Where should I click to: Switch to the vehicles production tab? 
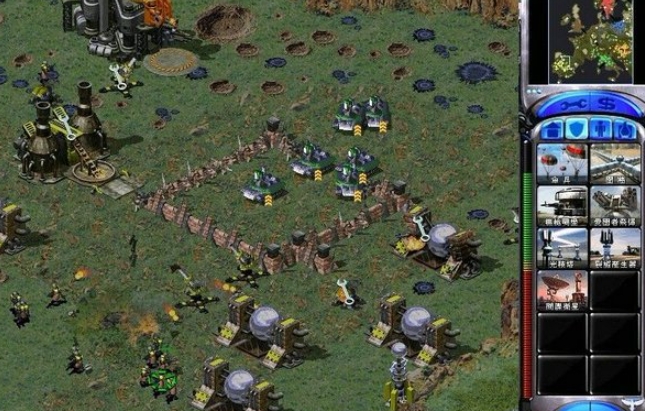627,129
